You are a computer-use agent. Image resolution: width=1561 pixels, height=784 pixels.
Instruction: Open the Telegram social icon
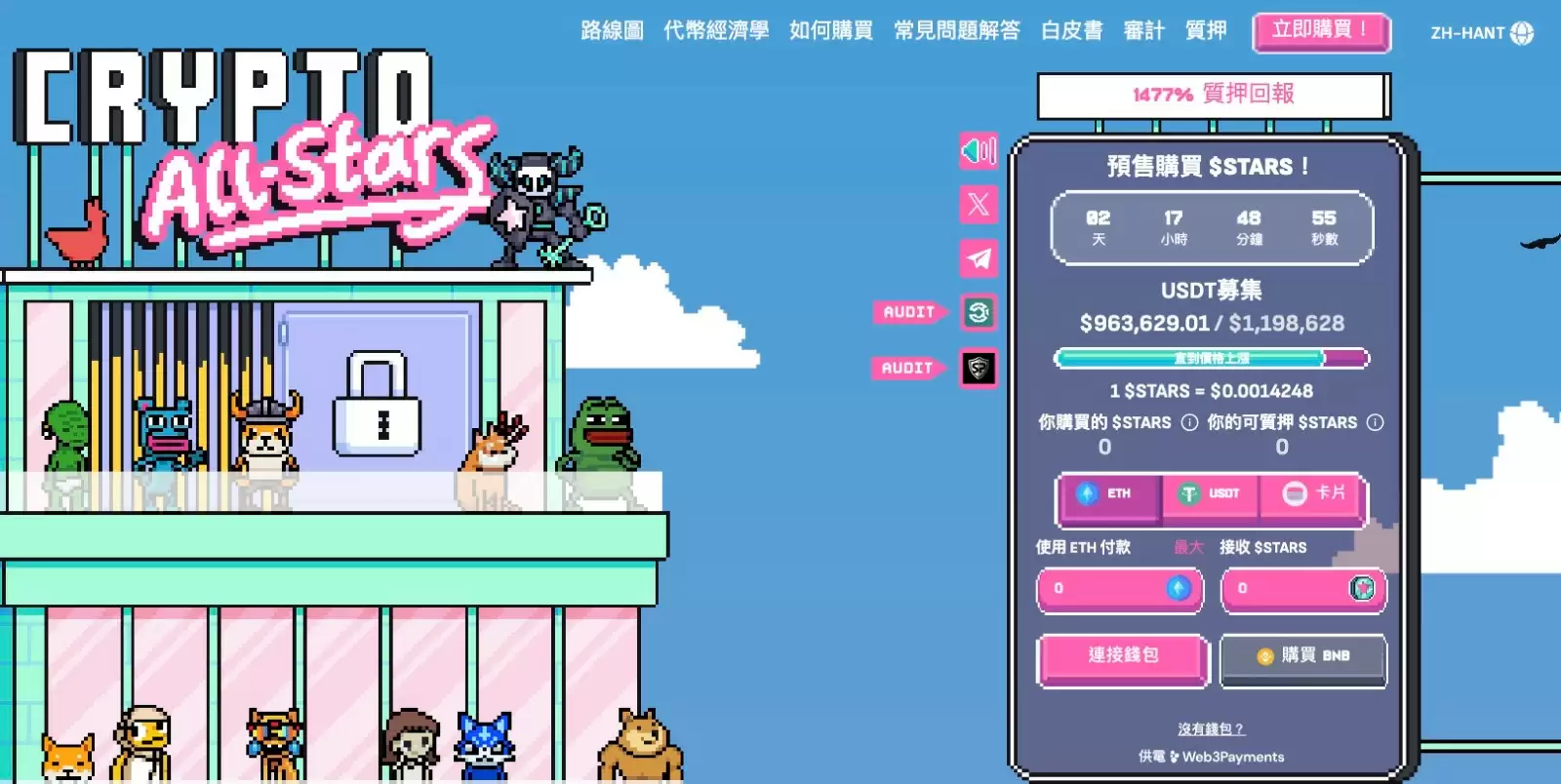[979, 257]
